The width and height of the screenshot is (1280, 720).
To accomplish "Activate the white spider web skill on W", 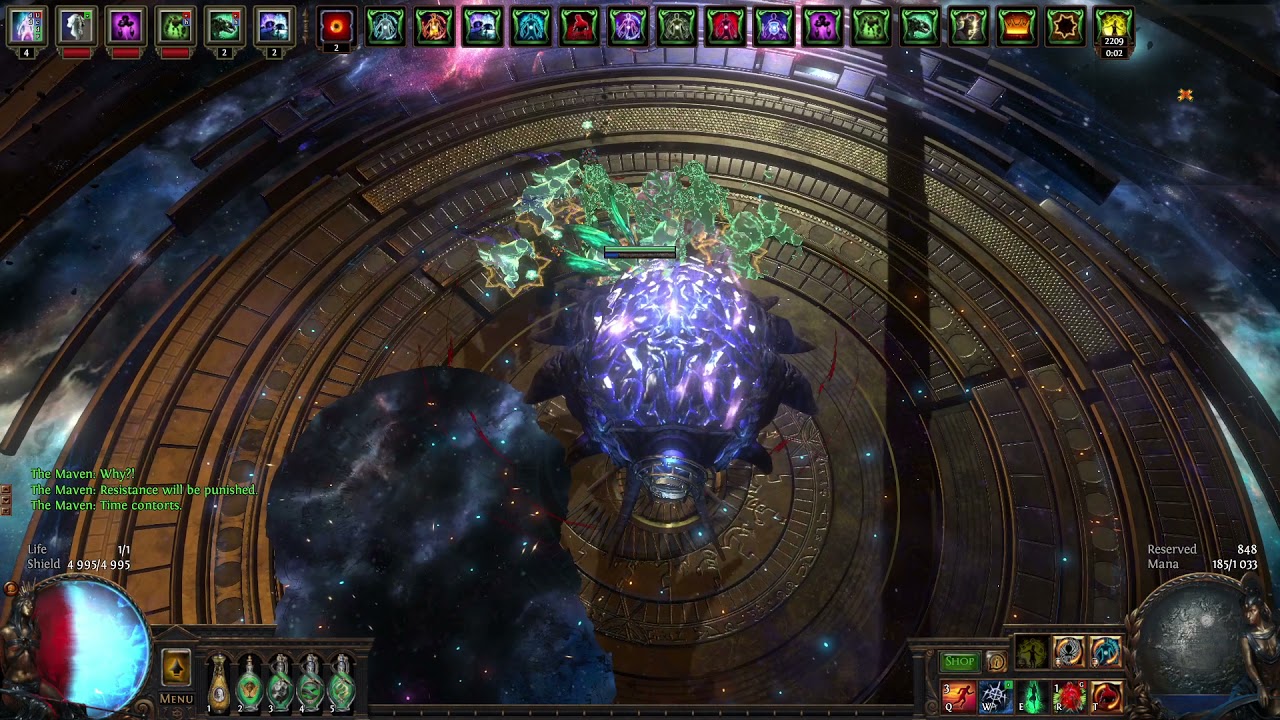I will coord(995,695).
